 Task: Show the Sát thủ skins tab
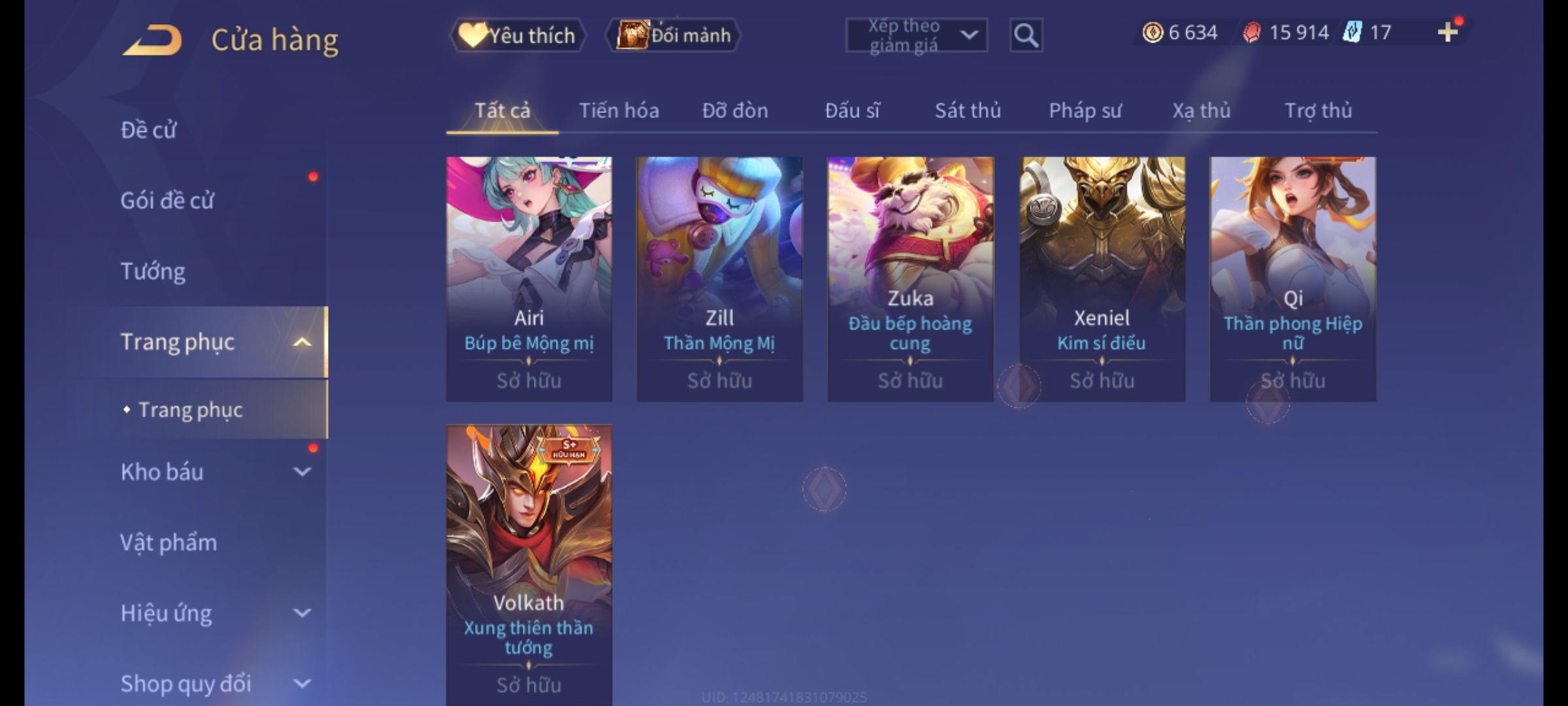[x=968, y=110]
